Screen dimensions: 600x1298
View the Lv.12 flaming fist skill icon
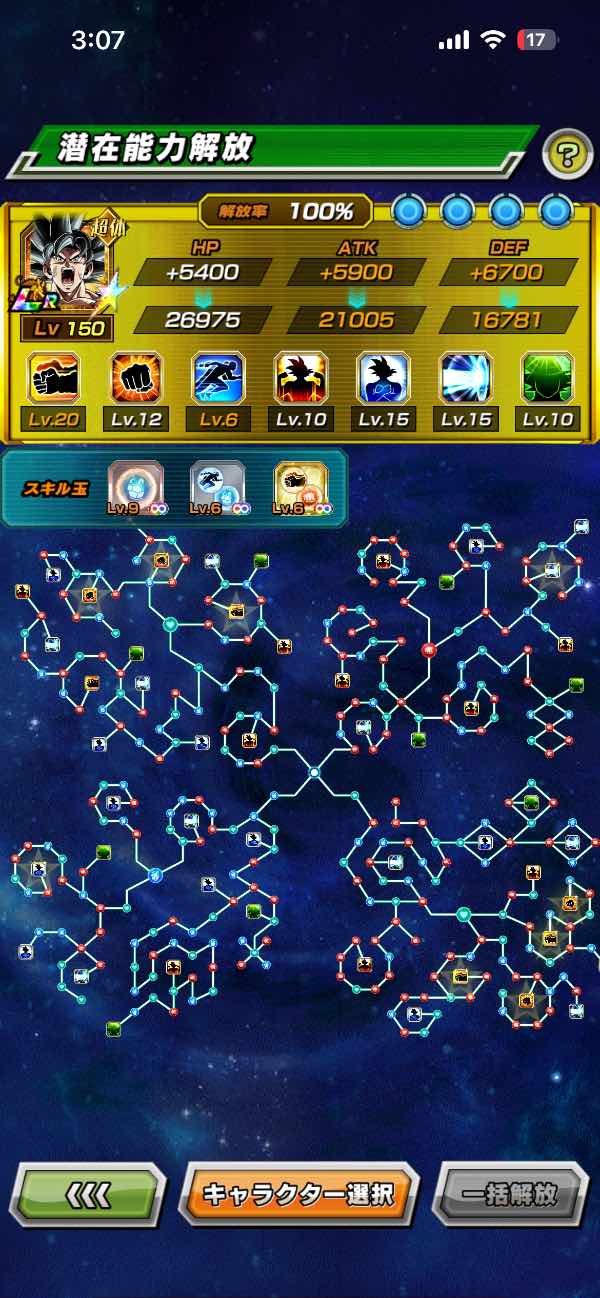coord(136,379)
